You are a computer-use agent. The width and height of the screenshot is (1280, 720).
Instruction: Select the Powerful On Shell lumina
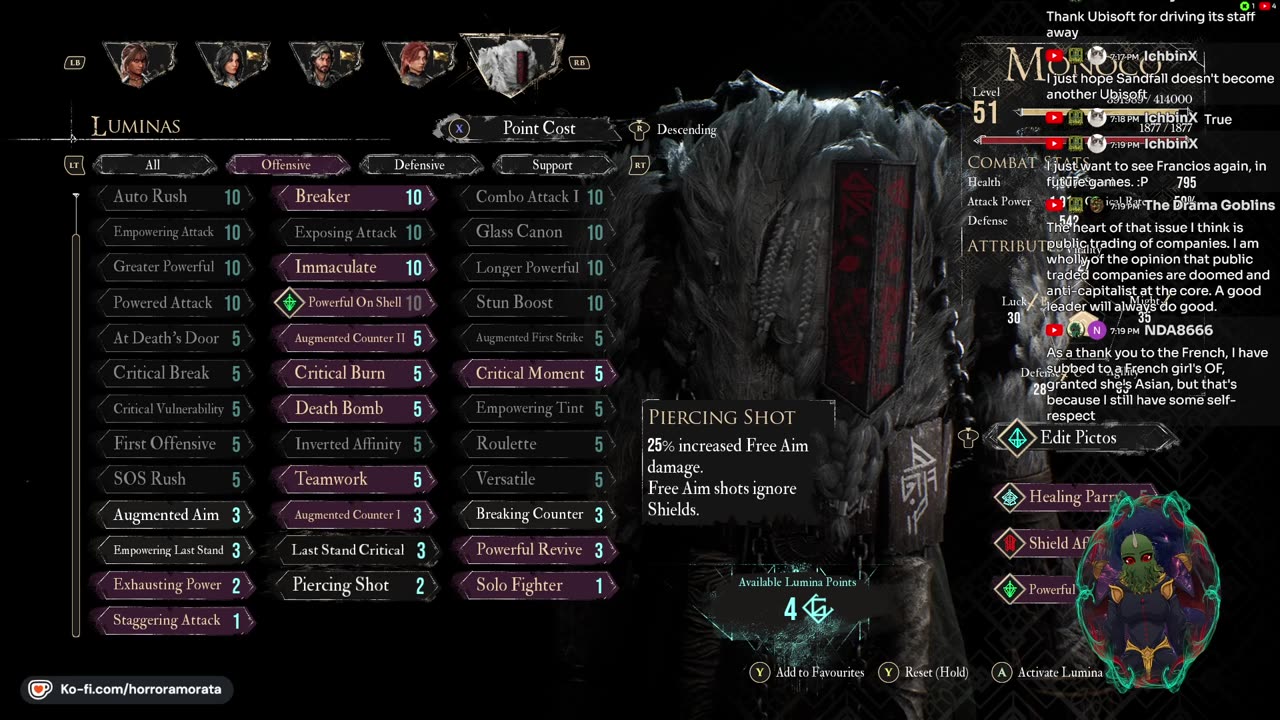click(x=354, y=302)
